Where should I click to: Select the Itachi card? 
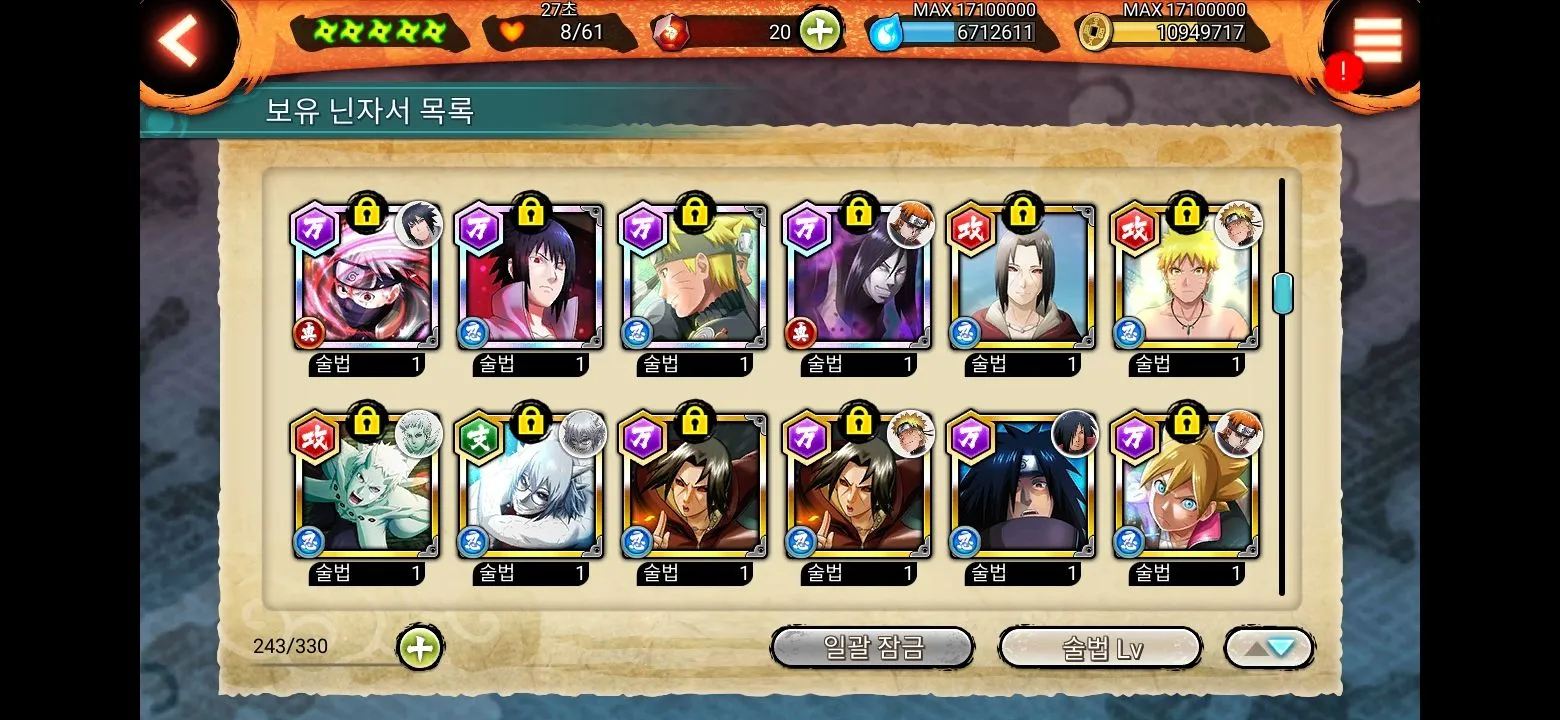tap(1022, 280)
